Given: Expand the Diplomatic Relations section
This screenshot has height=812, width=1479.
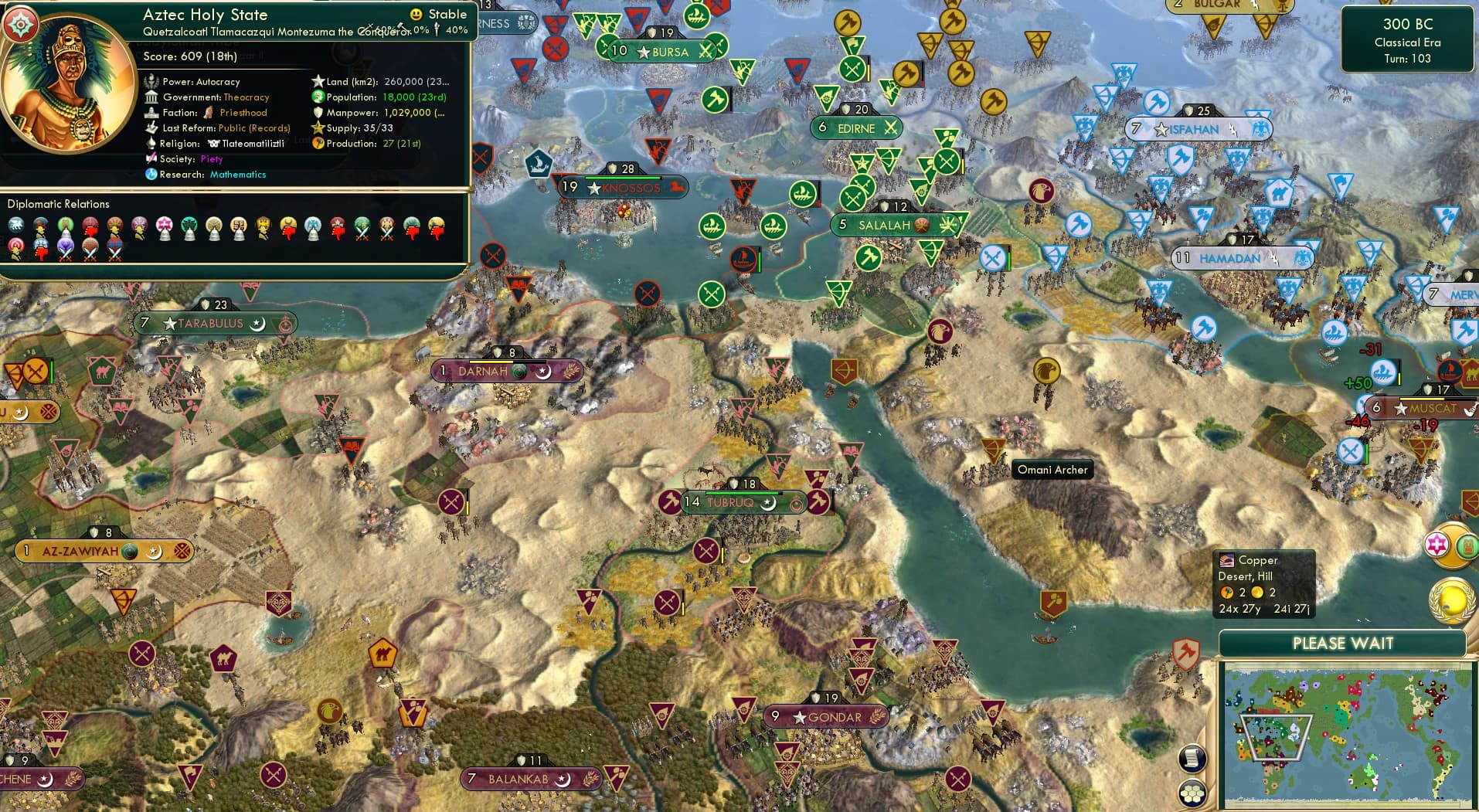Looking at the screenshot, I should click(x=59, y=204).
